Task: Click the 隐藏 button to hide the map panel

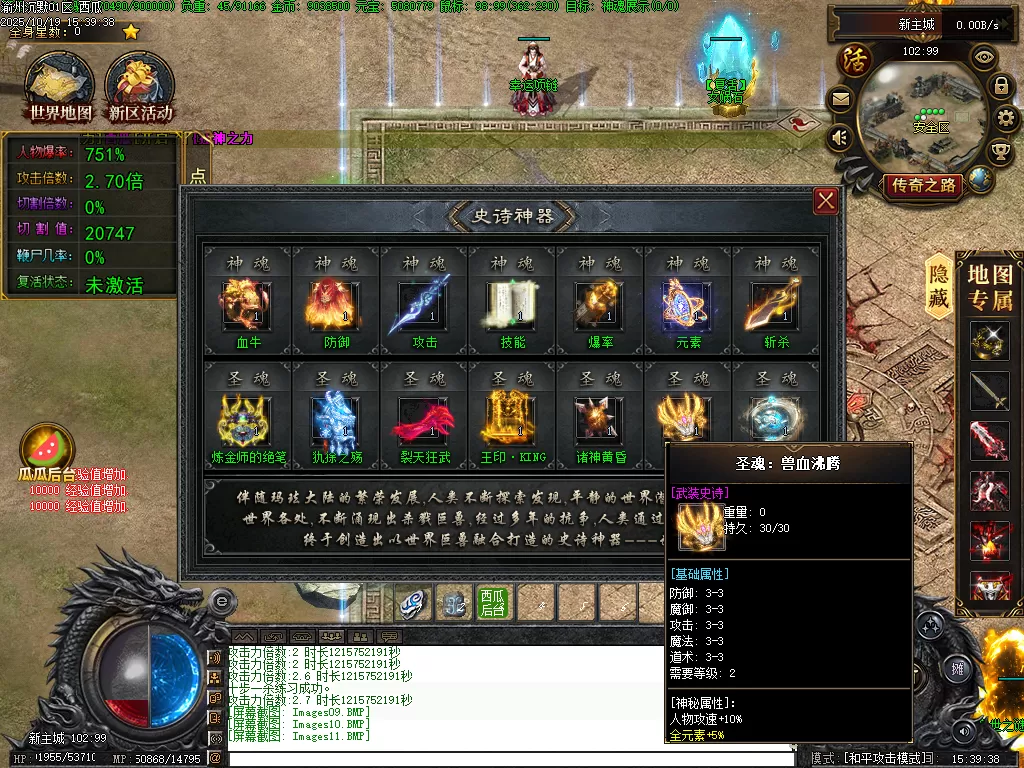Action: click(939, 287)
